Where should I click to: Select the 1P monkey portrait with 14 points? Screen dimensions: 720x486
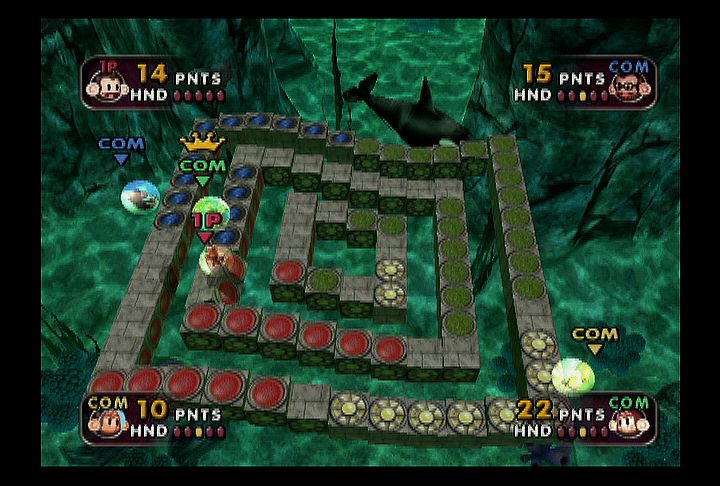tap(107, 80)
